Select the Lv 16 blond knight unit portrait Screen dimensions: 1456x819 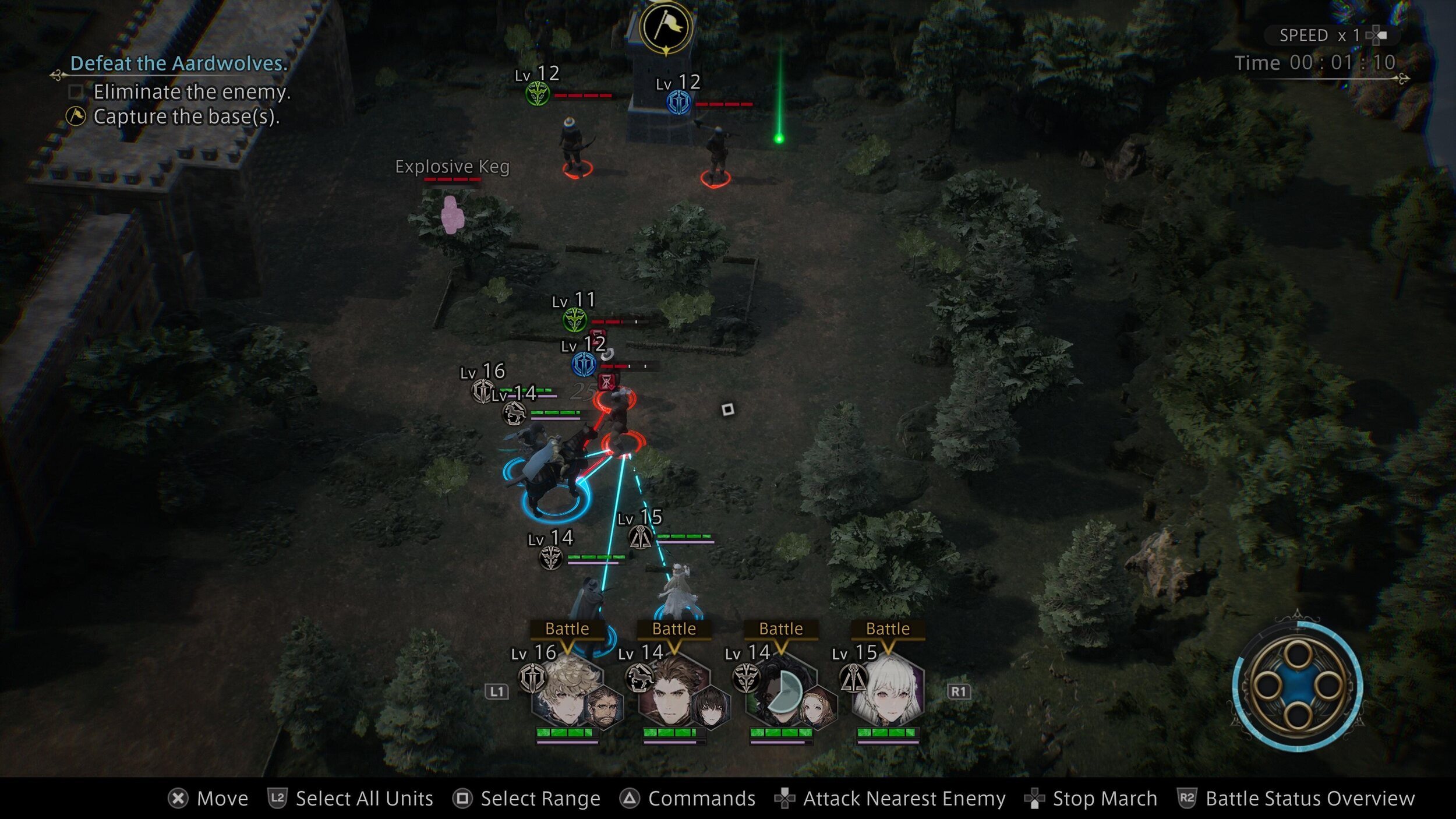click(569, 691)
